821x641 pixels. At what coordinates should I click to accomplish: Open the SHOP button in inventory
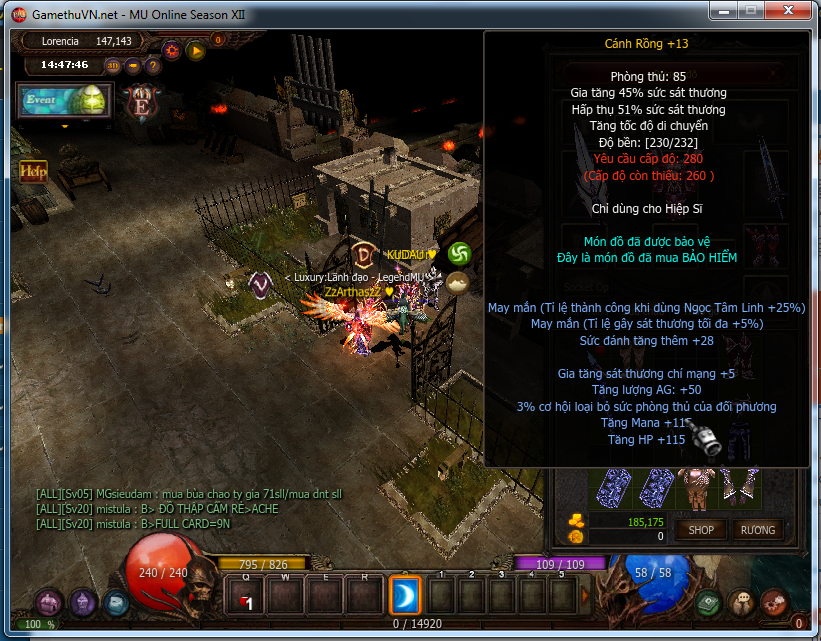coord(701,529)
